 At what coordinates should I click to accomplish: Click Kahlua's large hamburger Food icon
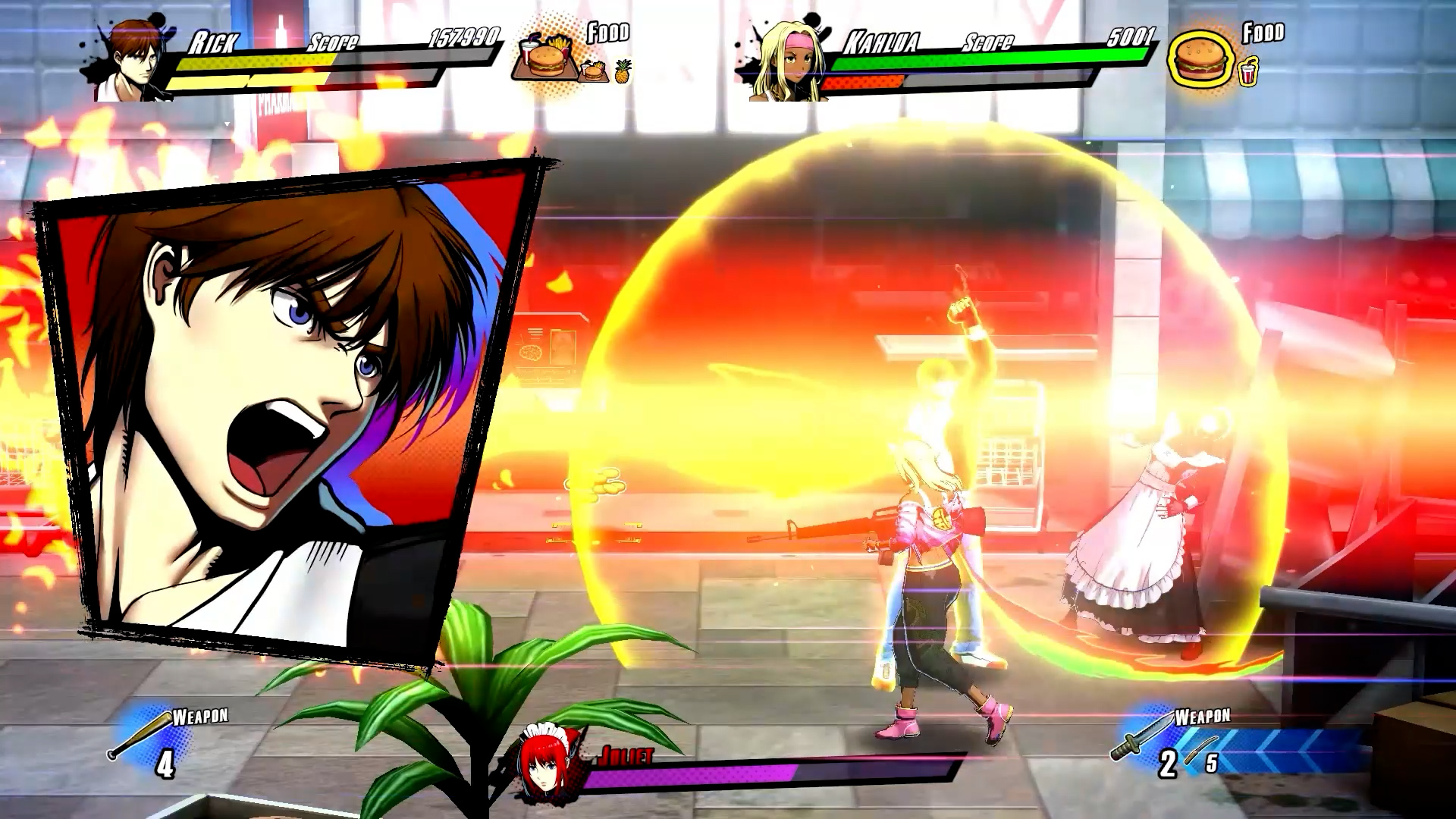[1200, 57]
